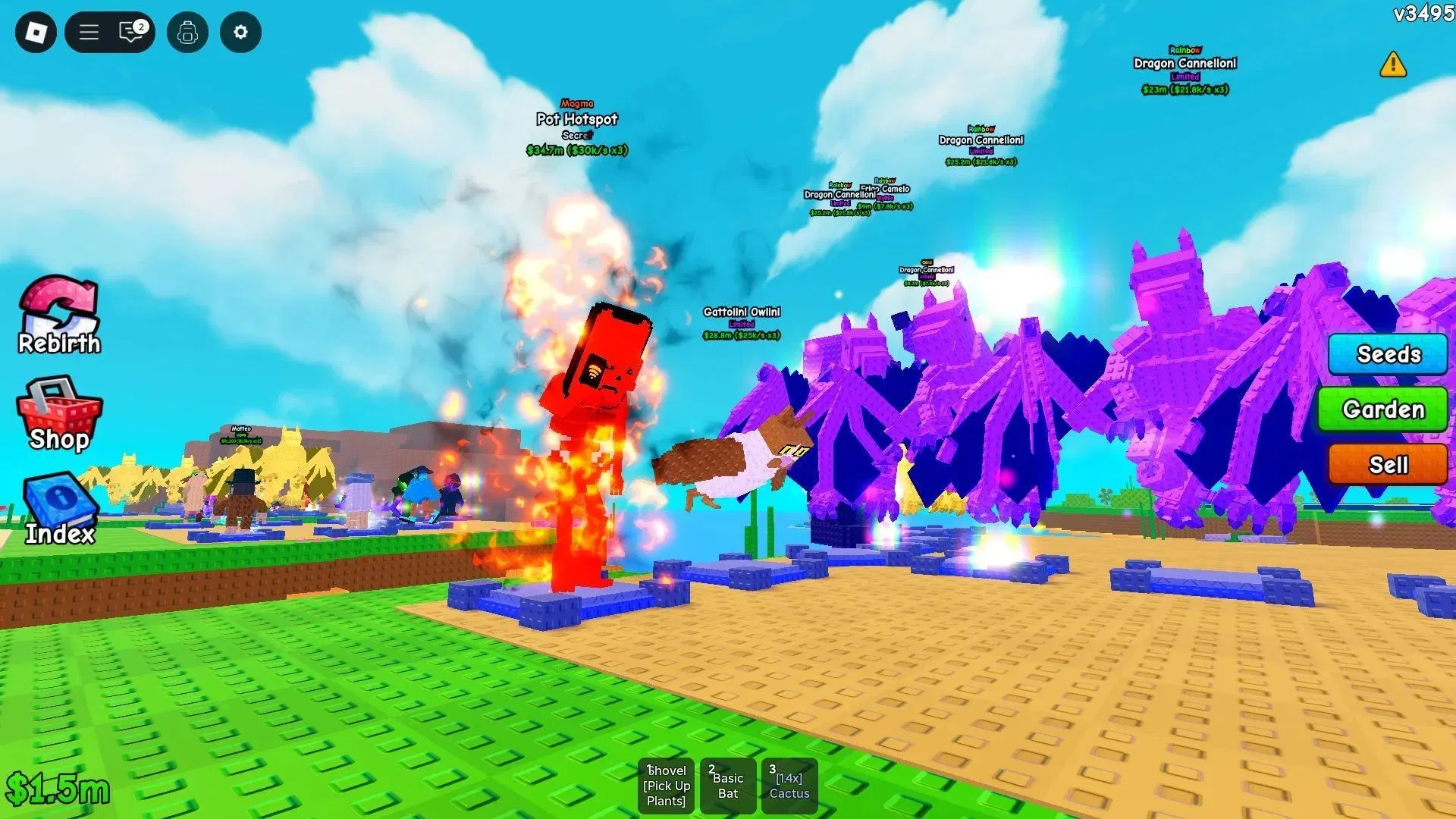Equip the Basic Bat in slot 2
1456x819 pixels.
click(x=727, y=786)
